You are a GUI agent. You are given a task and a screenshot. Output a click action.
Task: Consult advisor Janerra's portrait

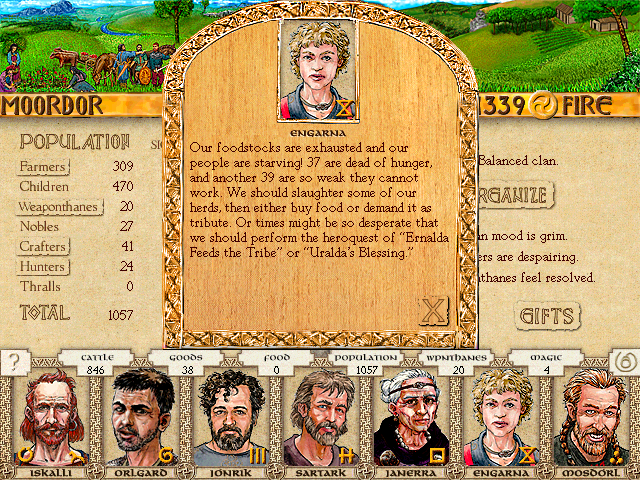pyautogui.click(x=411, y=420)
